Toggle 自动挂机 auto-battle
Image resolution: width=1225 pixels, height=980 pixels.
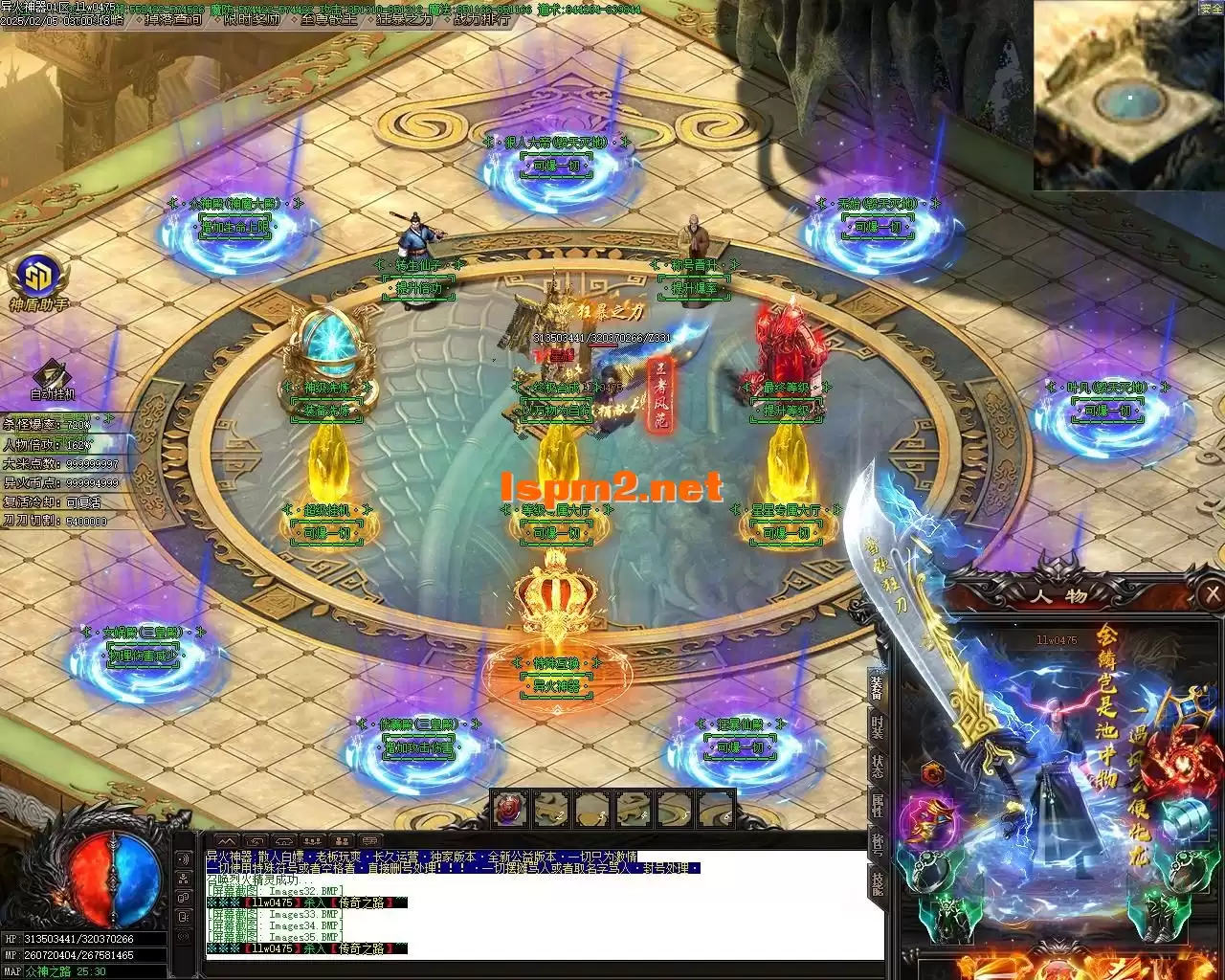click(x=52, y=377)
